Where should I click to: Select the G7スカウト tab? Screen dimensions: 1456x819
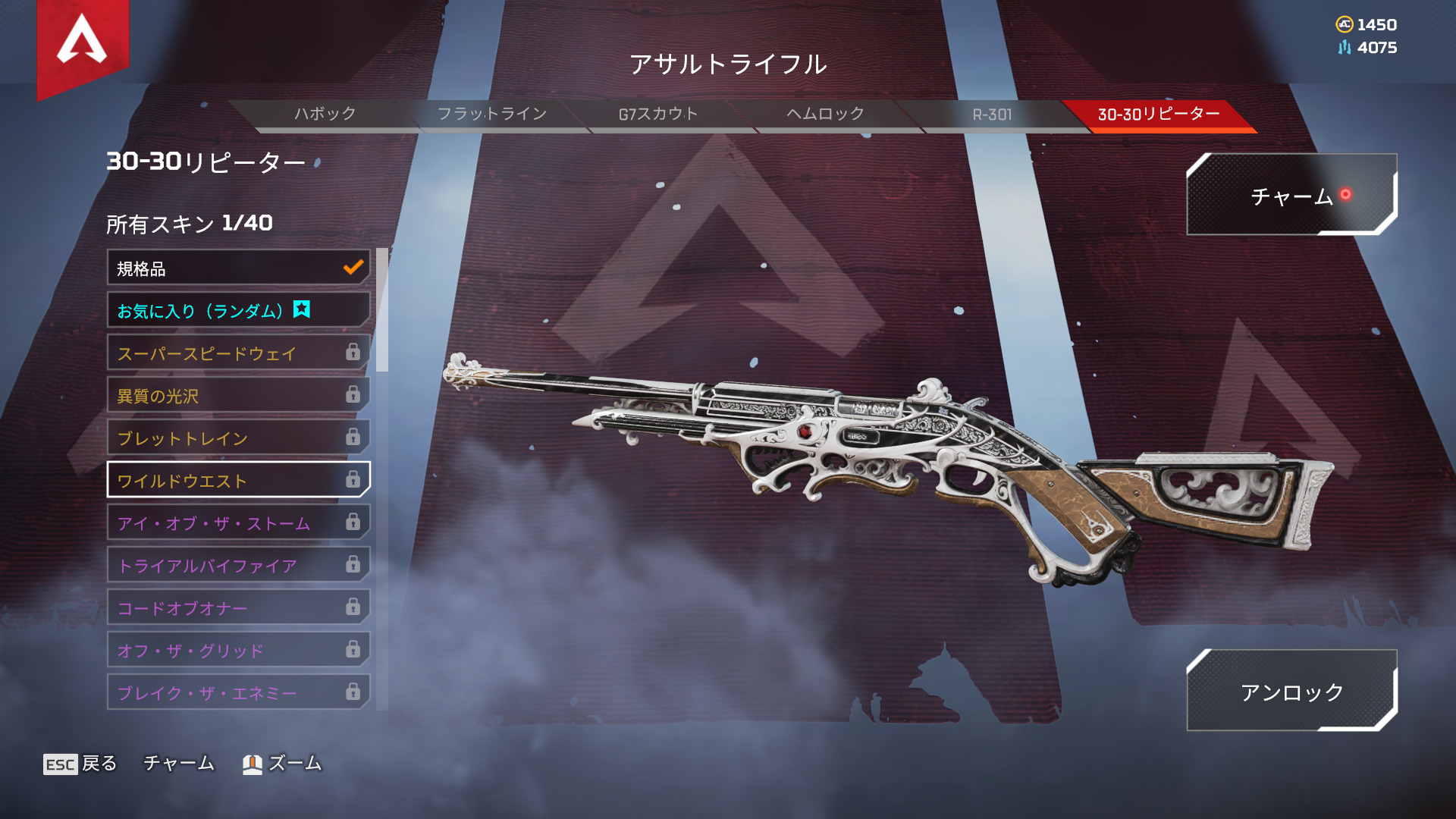658,115
